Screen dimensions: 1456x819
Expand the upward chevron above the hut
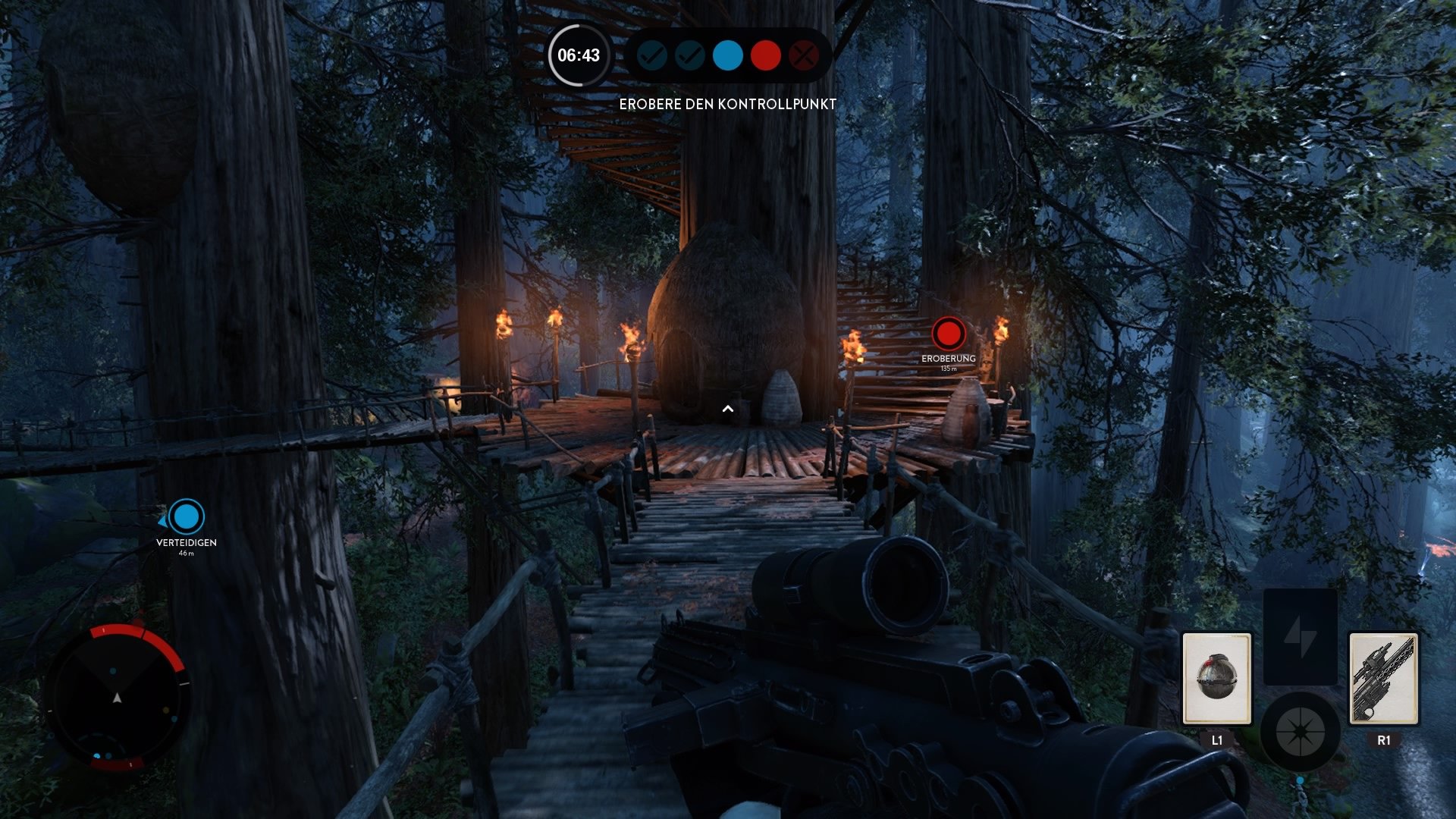click(x=730, y=408)
